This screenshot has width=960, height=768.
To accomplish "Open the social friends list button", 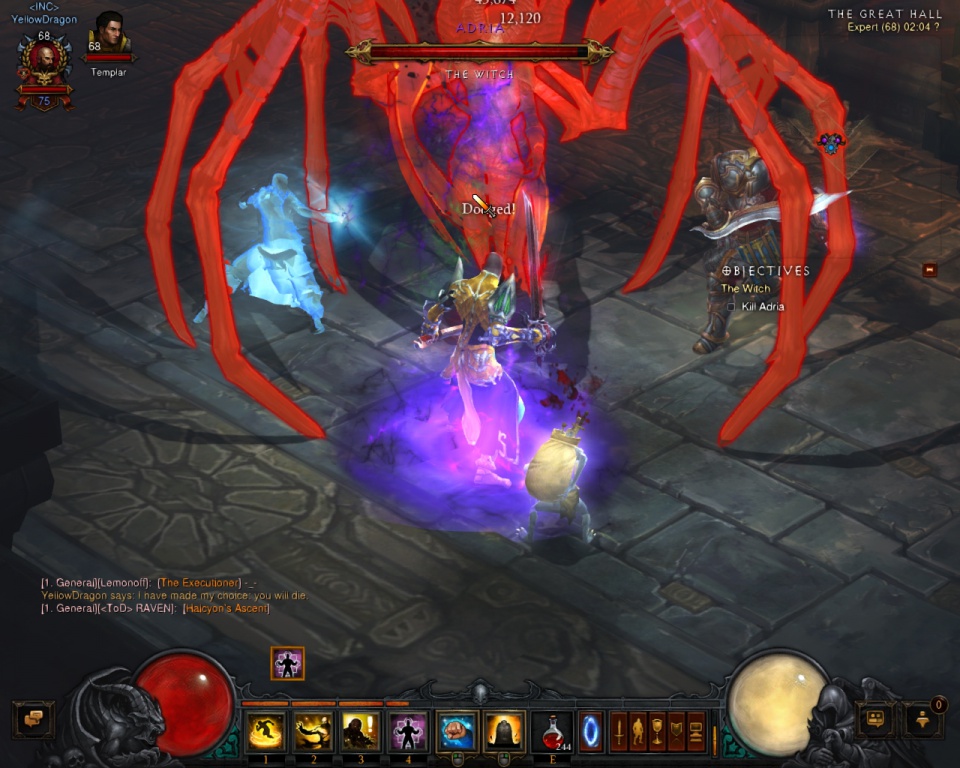I will tap(877, 718).
